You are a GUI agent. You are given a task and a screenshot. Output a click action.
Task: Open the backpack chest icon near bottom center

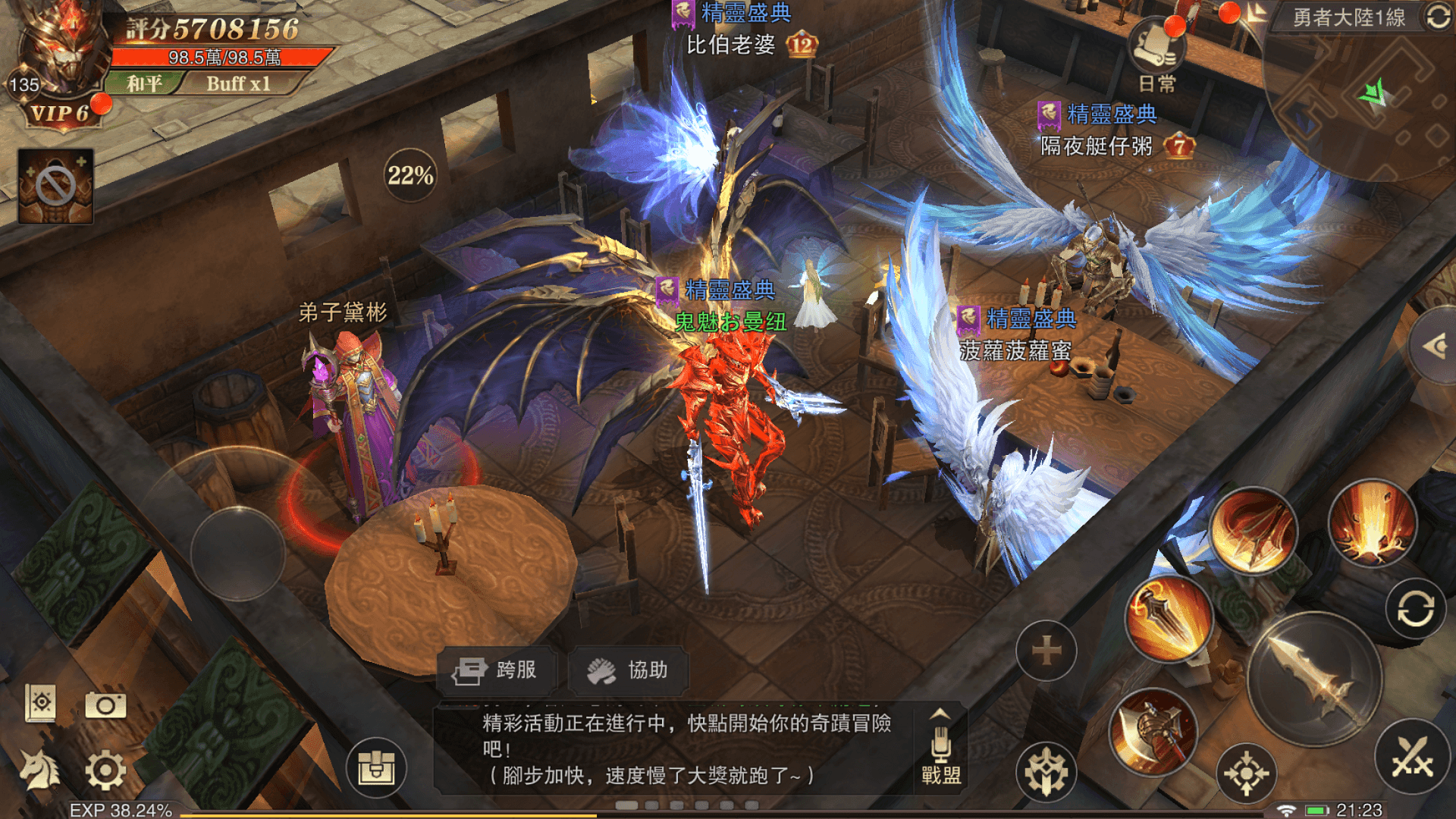tap(377, 767)
